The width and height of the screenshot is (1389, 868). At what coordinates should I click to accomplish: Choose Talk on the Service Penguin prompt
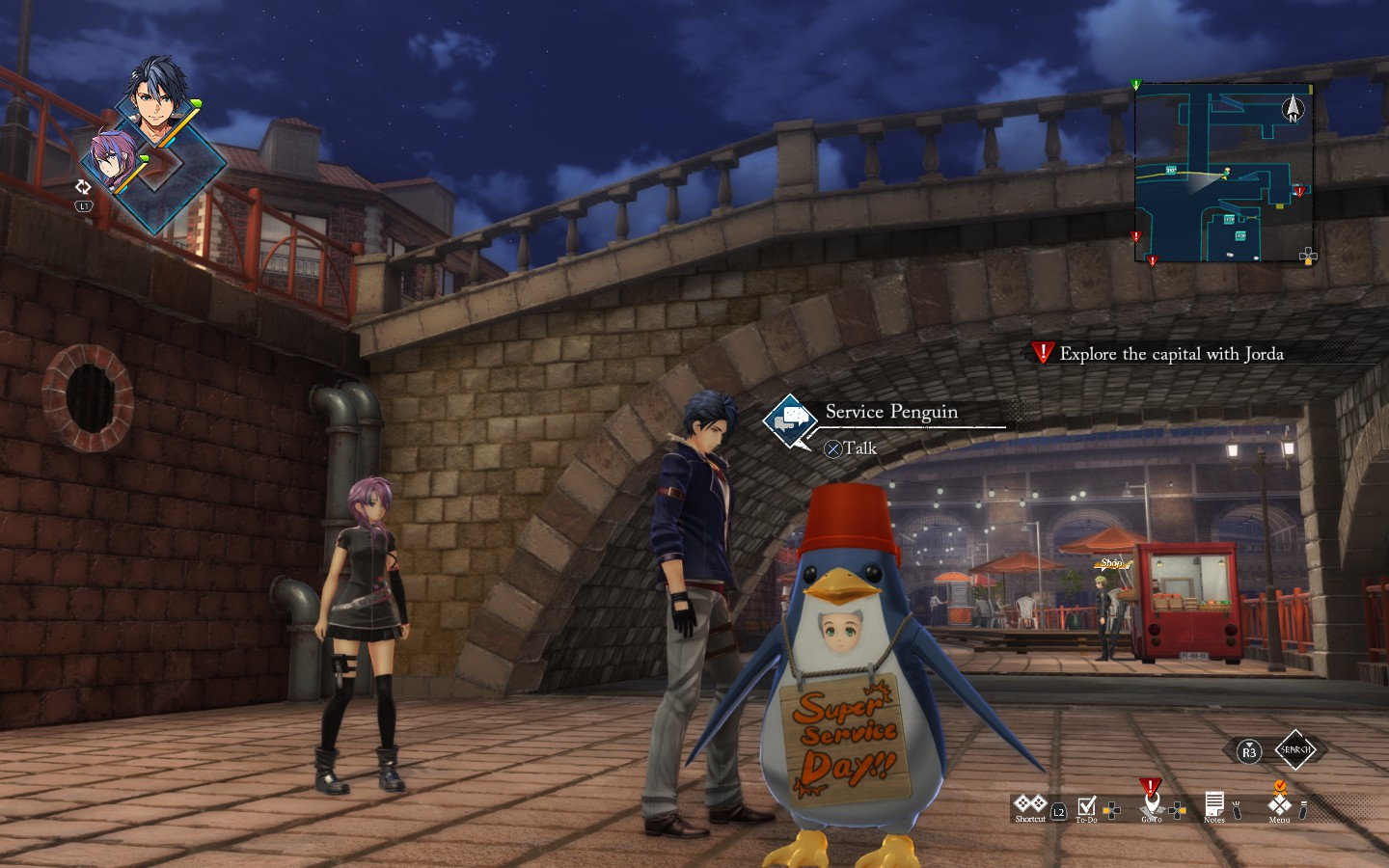click(x=851, y=448)
